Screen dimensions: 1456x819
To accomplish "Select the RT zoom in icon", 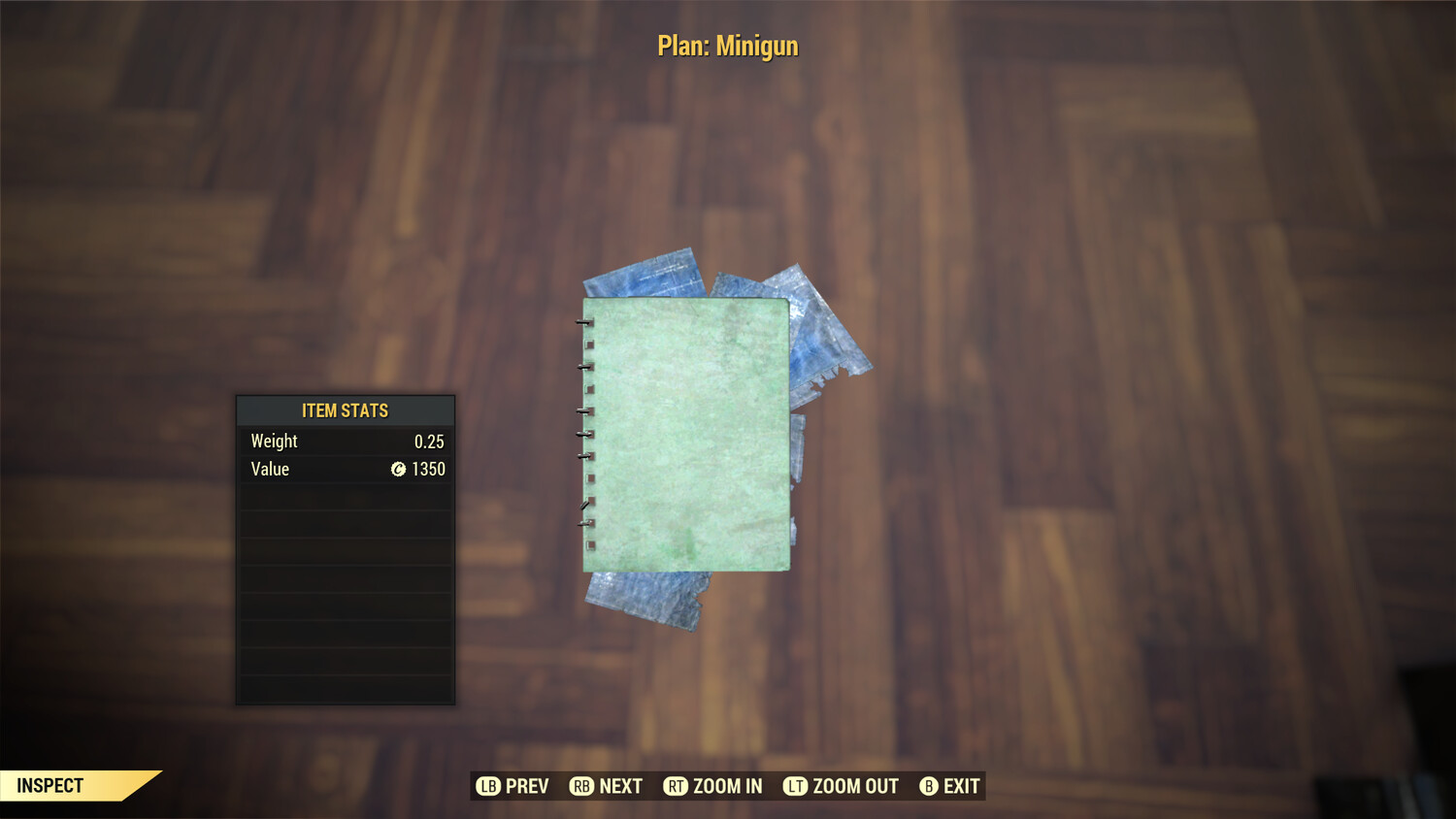I will (x=677, y=786).
